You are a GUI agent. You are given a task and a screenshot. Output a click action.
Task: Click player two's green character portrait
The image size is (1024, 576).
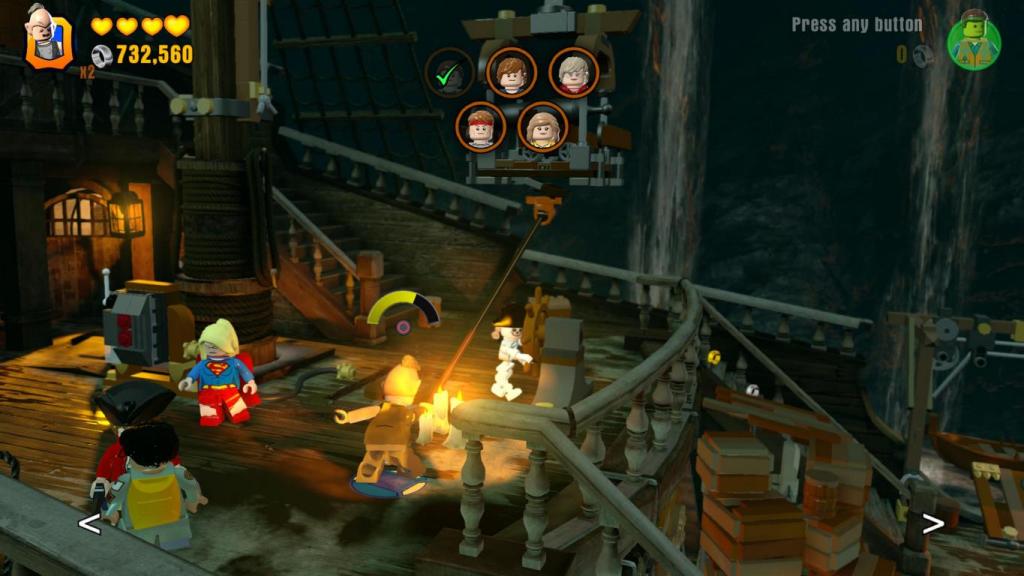tap(974, 40)
